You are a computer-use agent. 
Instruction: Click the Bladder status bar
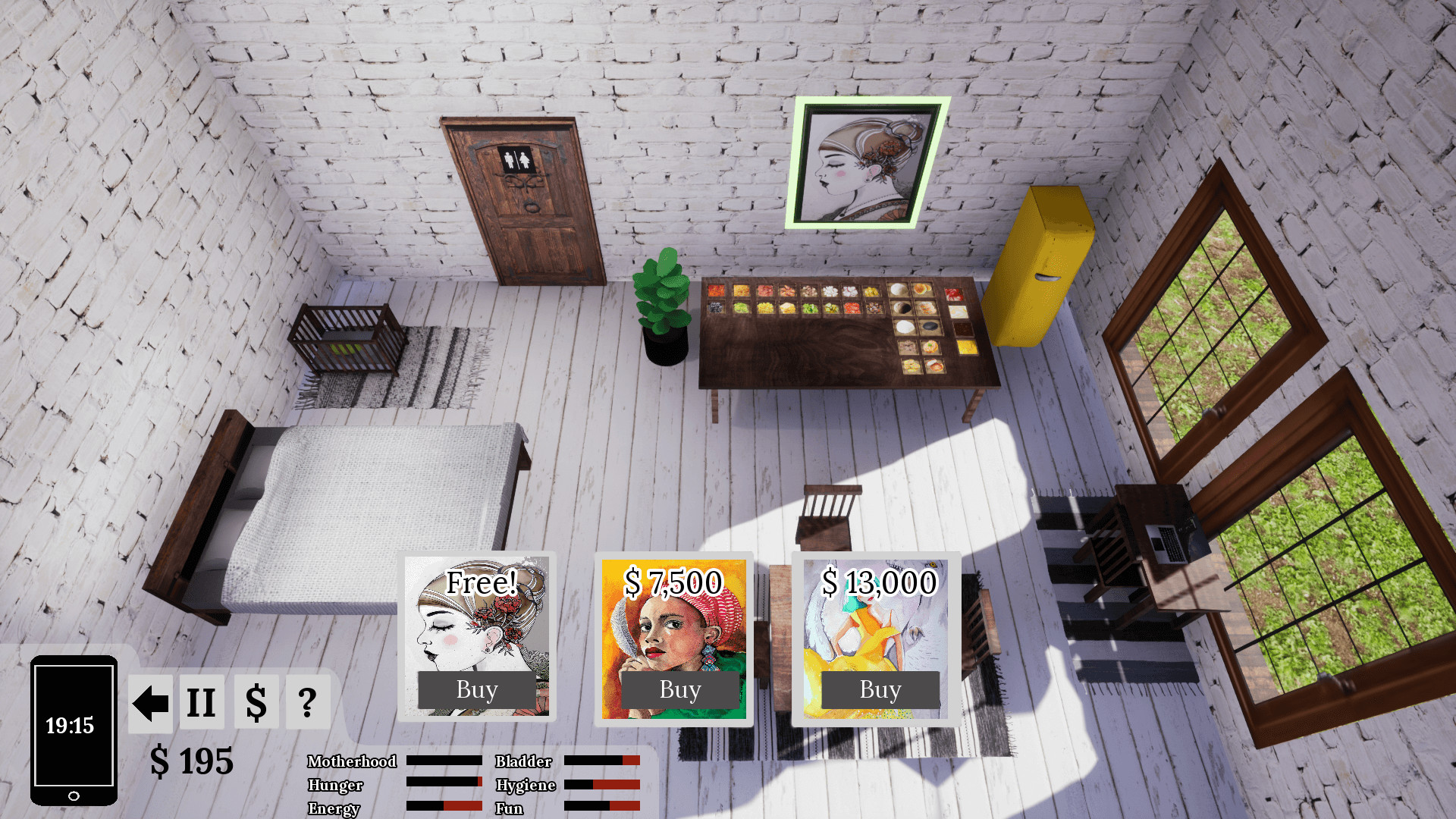click(x=603, y=761)
